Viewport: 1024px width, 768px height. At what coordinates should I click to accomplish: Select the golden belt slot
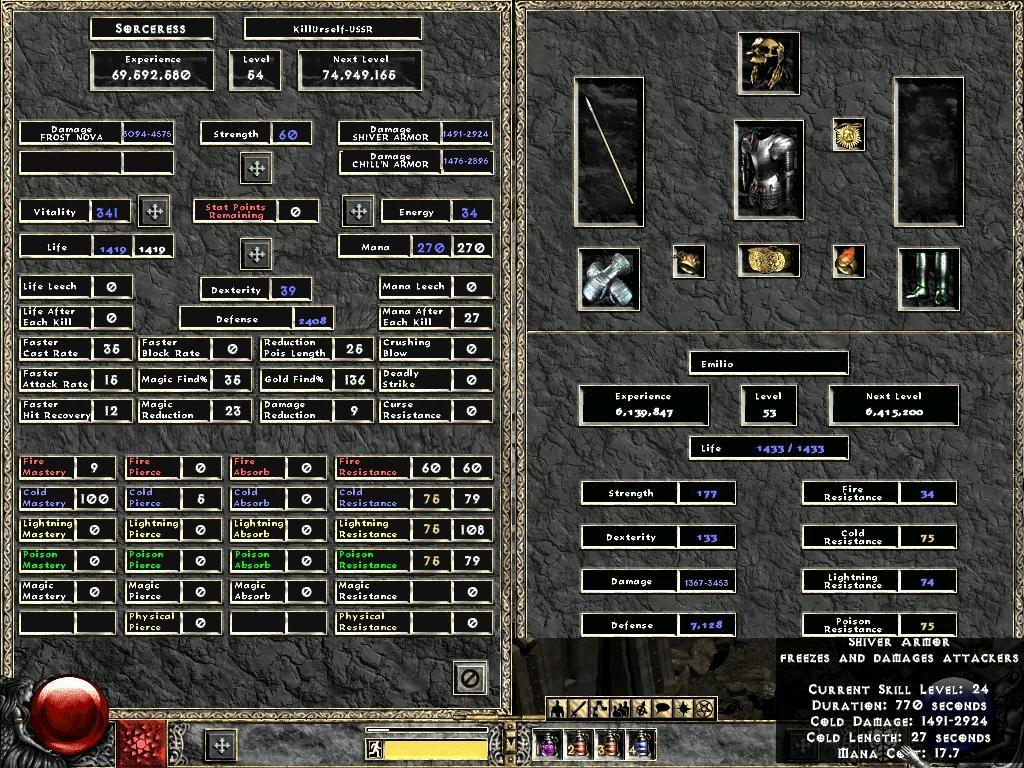click(x=768, y=260)
